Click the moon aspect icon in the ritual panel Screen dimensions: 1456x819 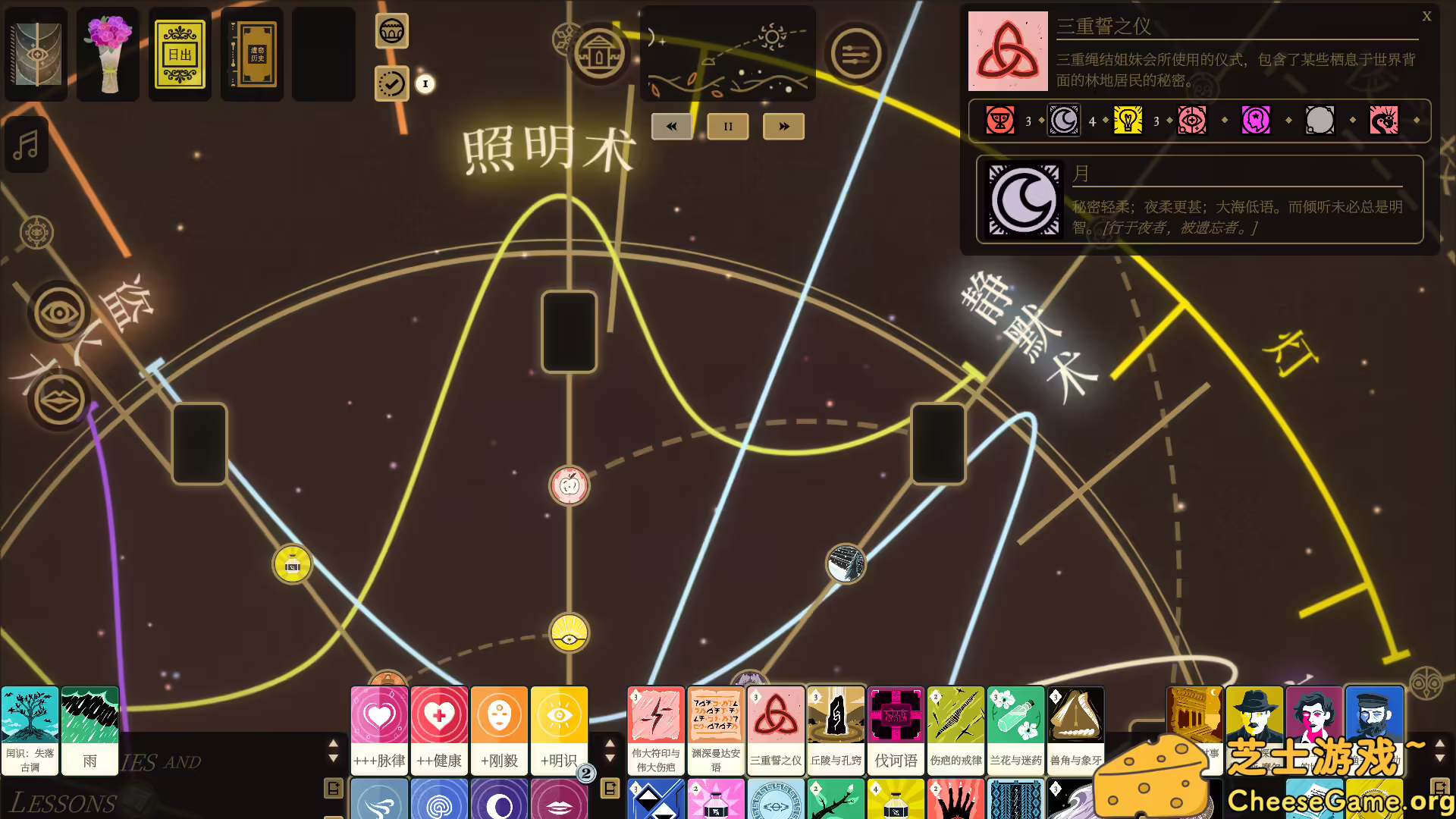pyautogui.click(x=1022, y=200)
